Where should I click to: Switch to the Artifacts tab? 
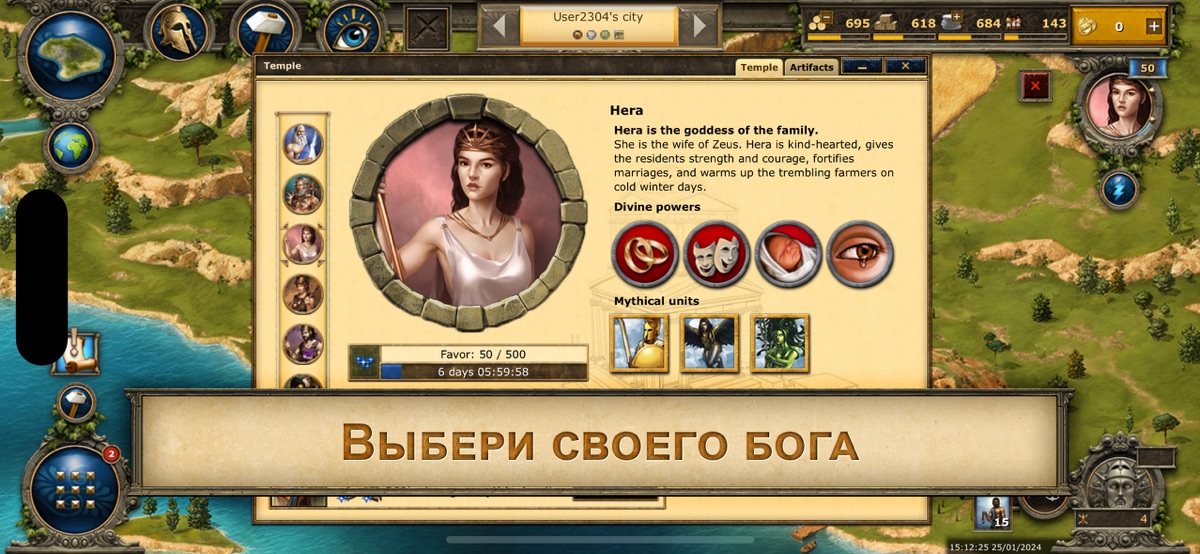(x=810, y=67)
